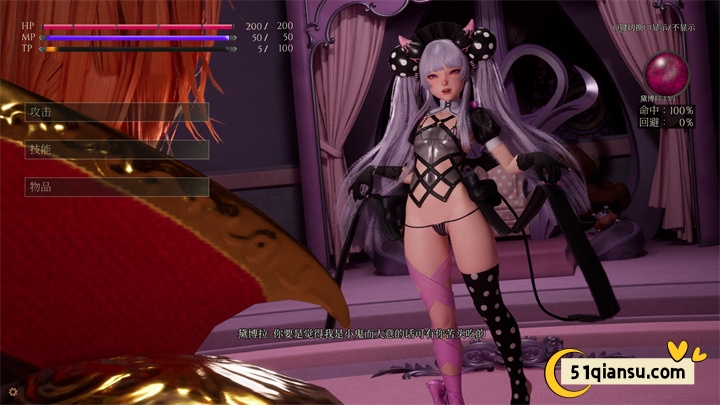Image resolution: width=720 pixels, height=405 pixels.
Task: Open the 物品 (Item) menu
Action: point(116,187)
